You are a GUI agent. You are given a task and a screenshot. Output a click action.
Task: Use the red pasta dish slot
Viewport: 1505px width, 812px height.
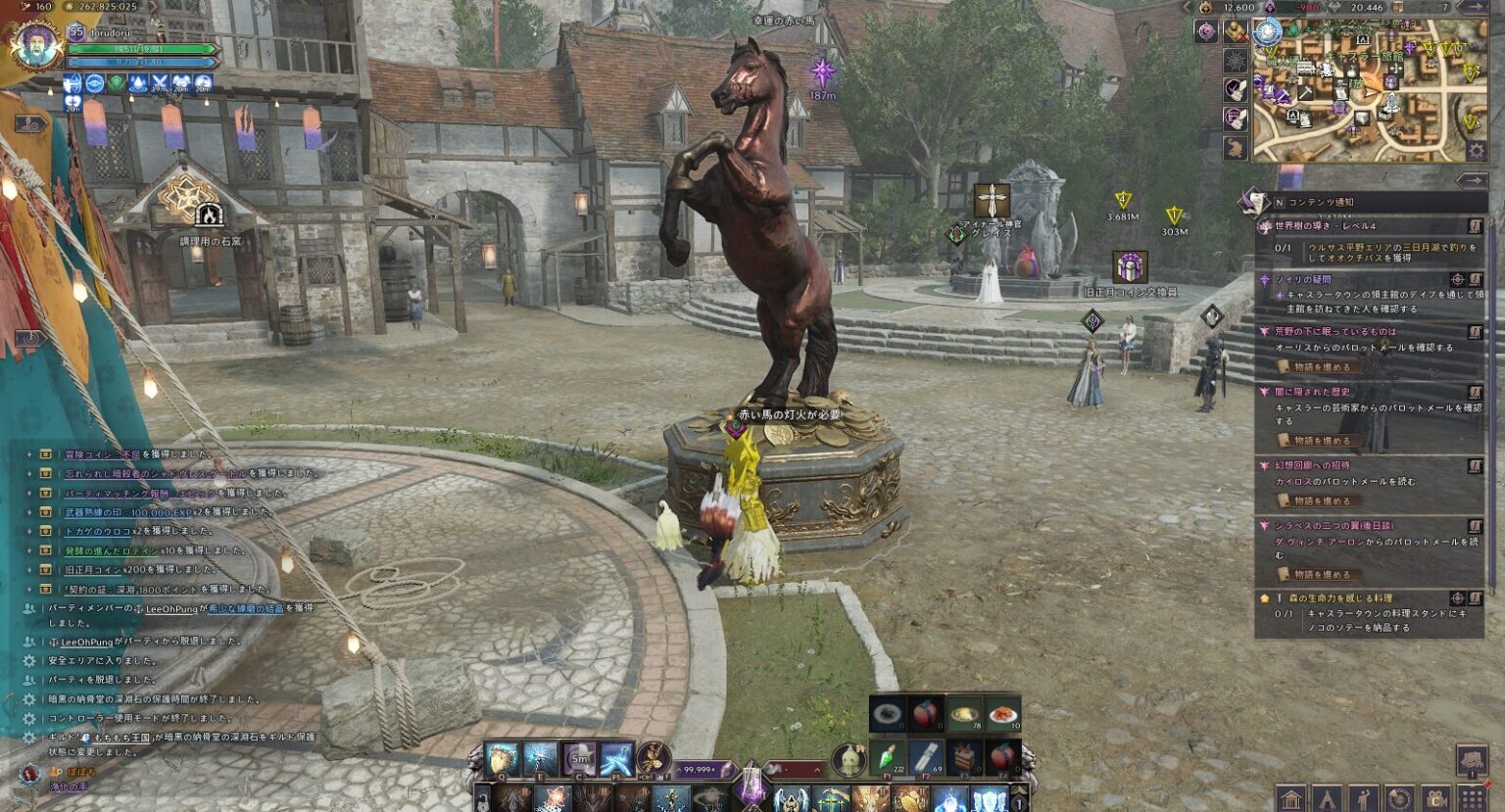click(x=1002, y=714)
